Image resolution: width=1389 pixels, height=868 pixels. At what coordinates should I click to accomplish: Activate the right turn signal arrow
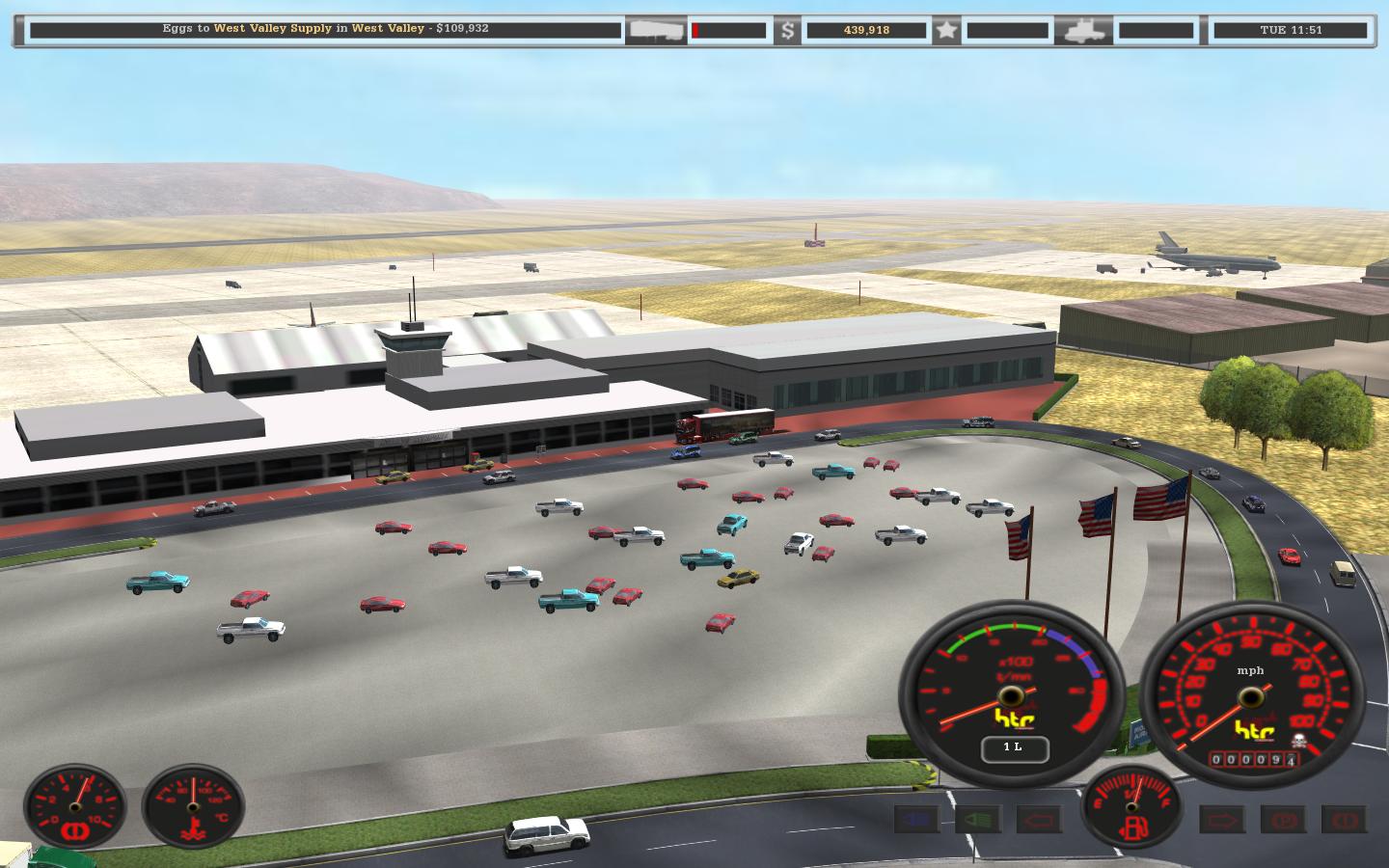point(1221,821)
